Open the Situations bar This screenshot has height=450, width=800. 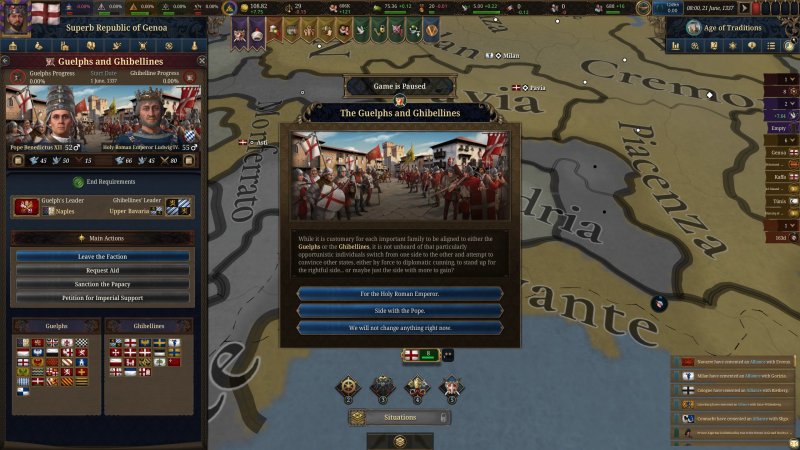(399, 417)
